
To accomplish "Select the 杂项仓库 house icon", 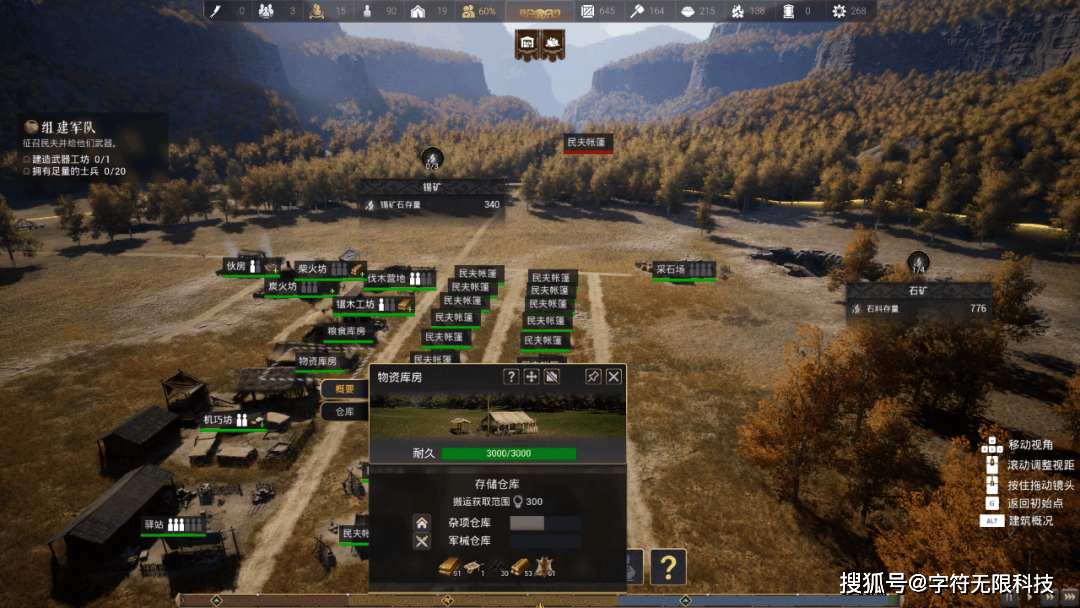I will 422,522.
